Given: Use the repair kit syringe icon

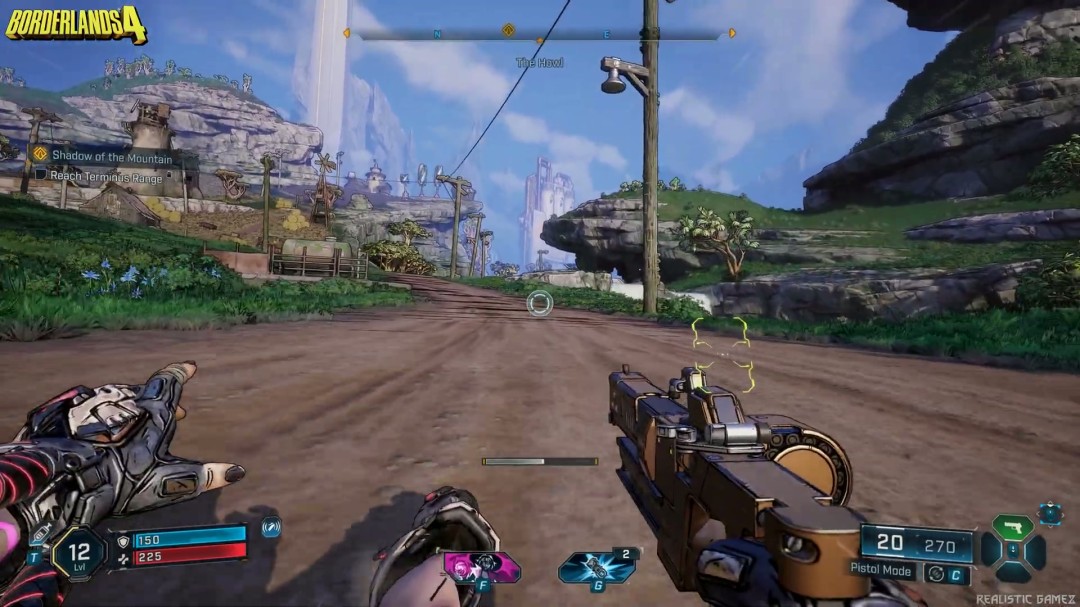Looking at the screenshot, I should 40,537.
